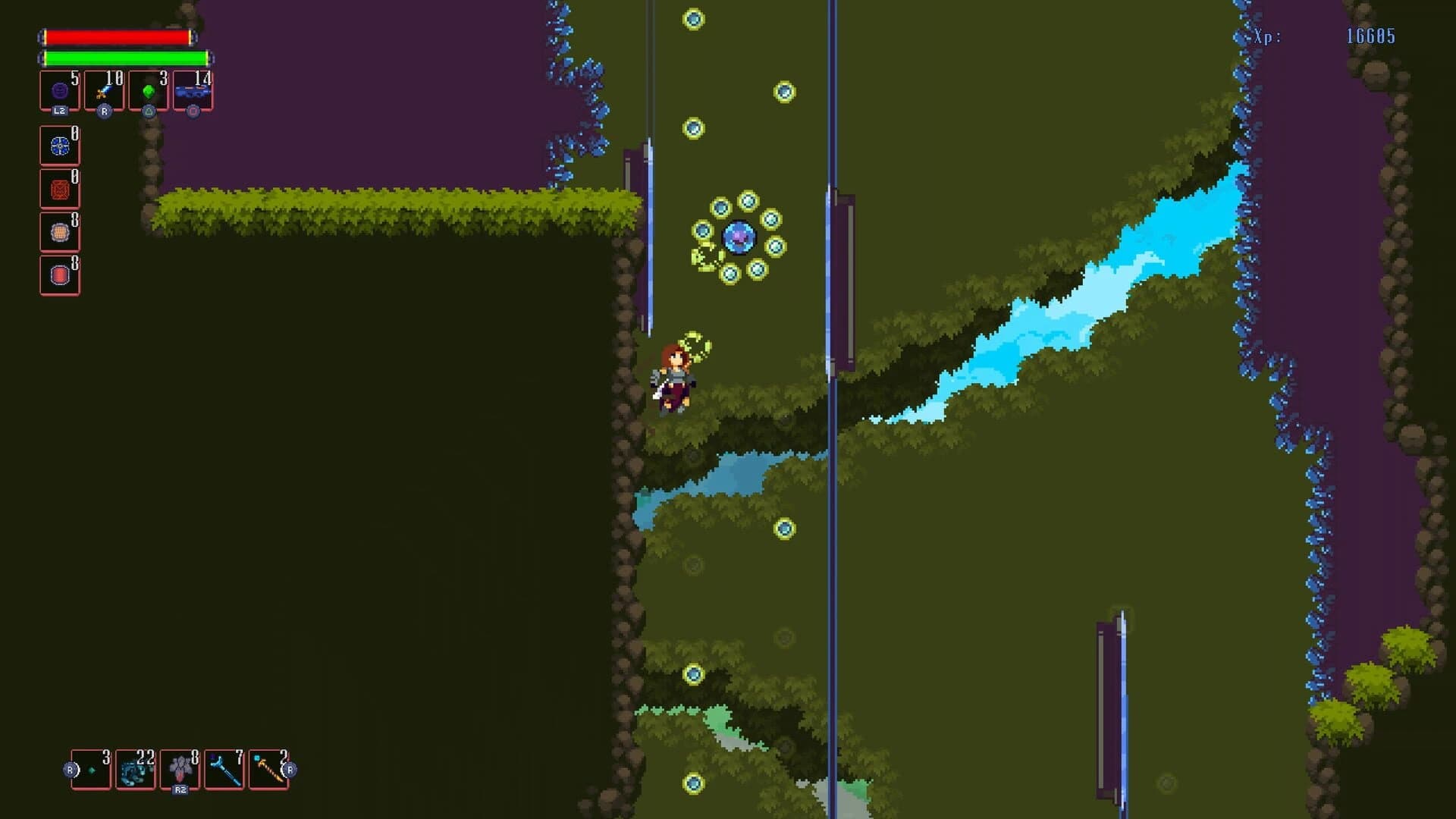
Task: Select the grey flower item in the R2 slot
Action: (x=180, y=769)
